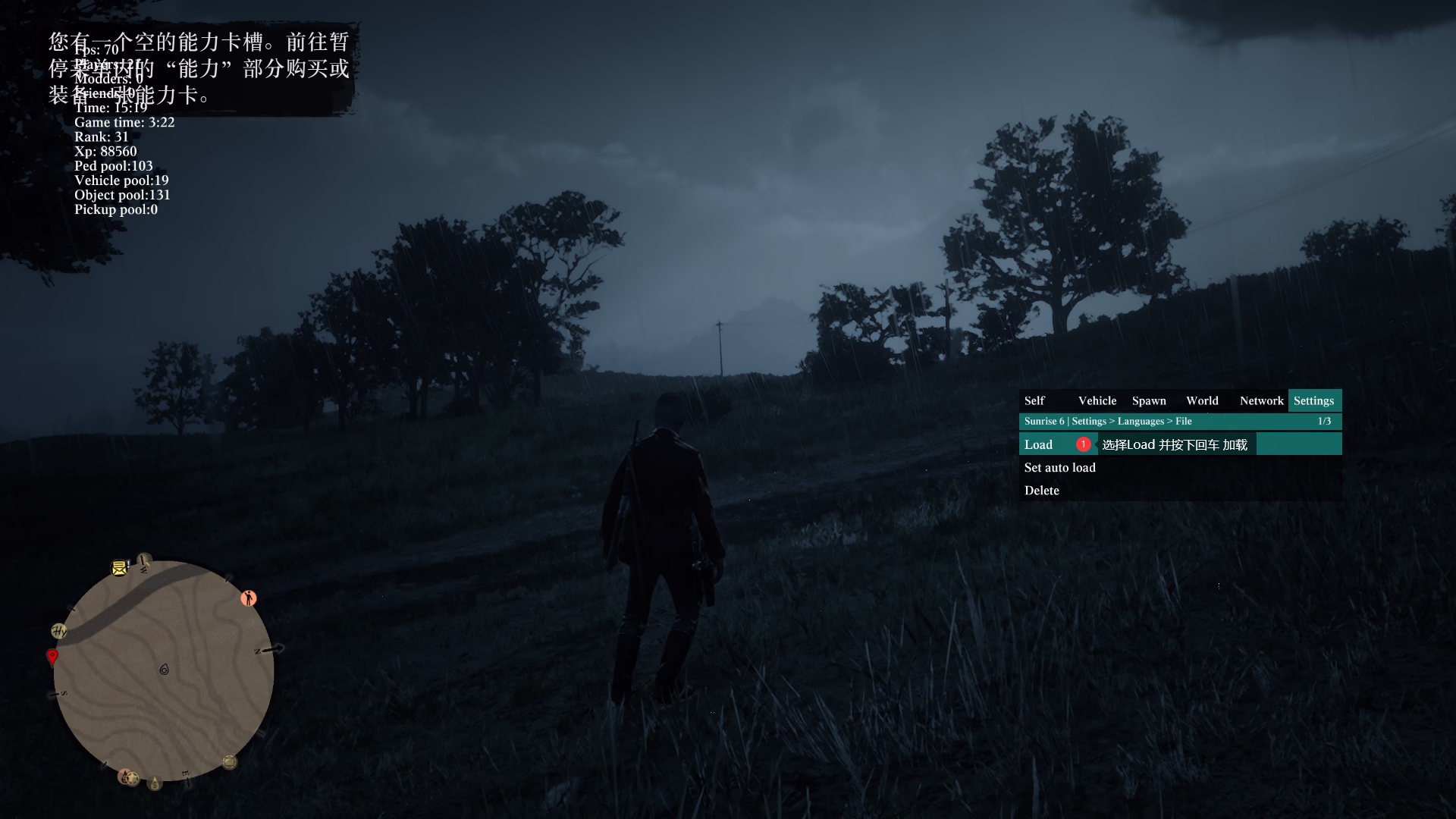Click the red location pin on minimap
This screenshot has width=1456, height=819.
pos(52,656)
